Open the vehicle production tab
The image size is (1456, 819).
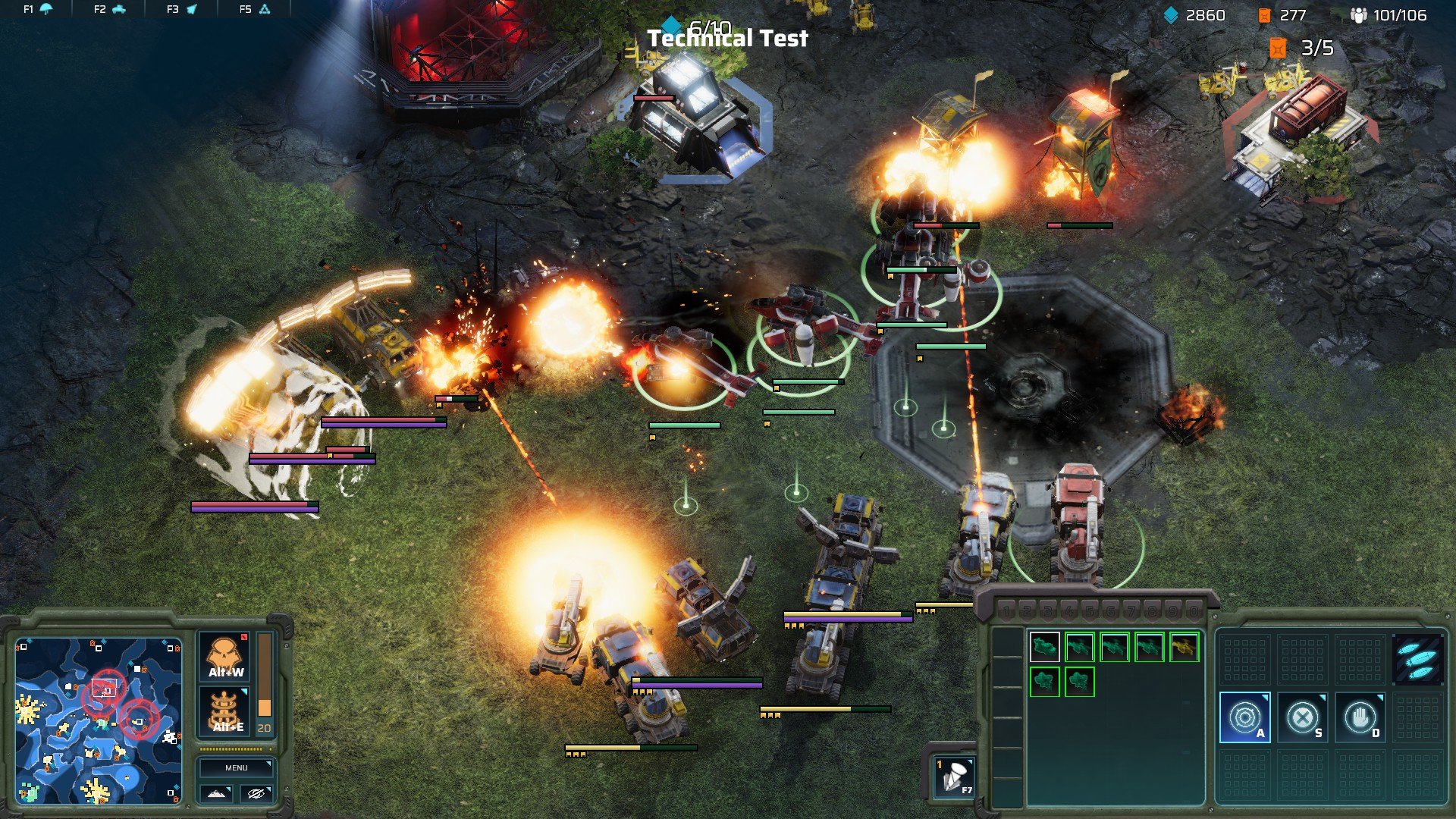(110, 10)
